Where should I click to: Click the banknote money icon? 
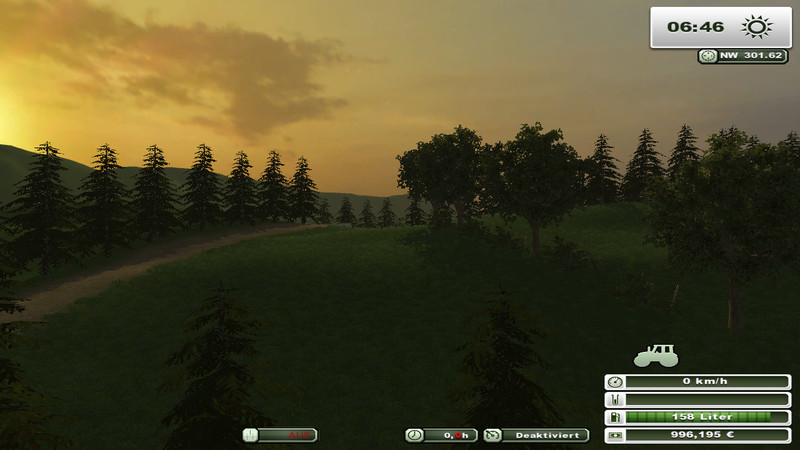pyautogui.click(x=614, y=435)
